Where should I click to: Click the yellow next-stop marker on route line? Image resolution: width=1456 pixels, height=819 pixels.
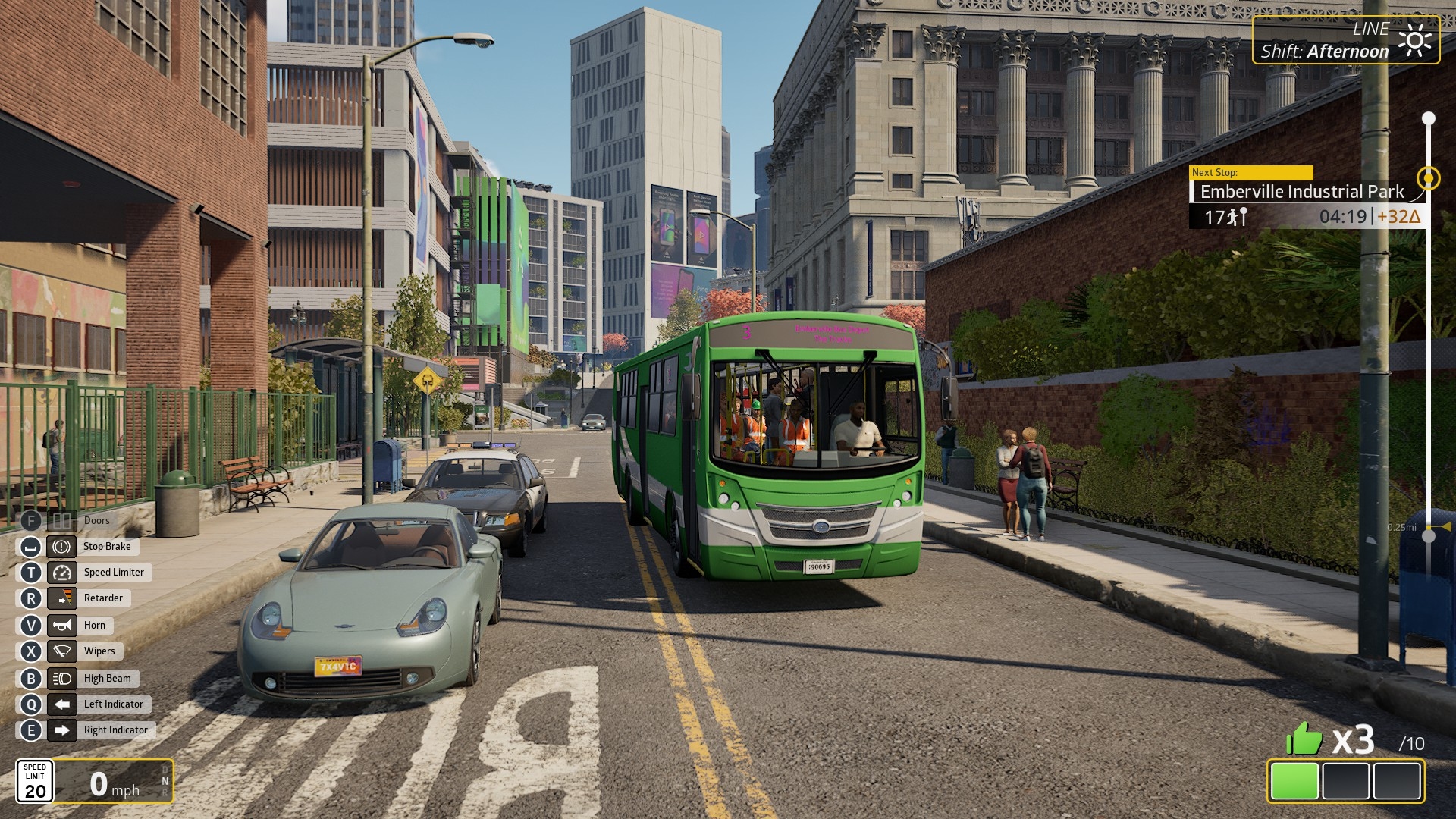pos(1429,178)
